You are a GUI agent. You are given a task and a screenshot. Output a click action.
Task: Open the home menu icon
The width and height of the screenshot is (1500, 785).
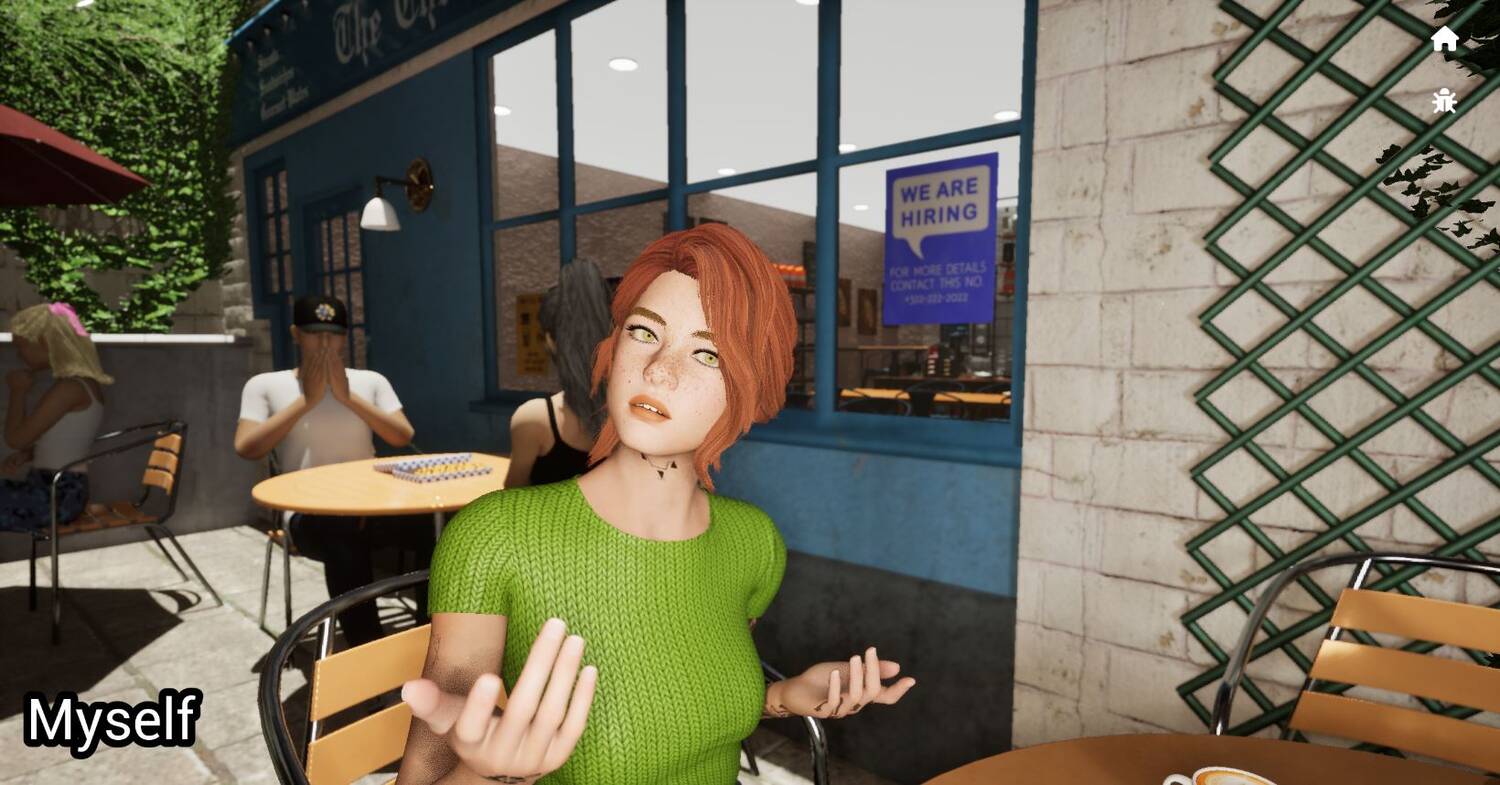click(1444, 39)
